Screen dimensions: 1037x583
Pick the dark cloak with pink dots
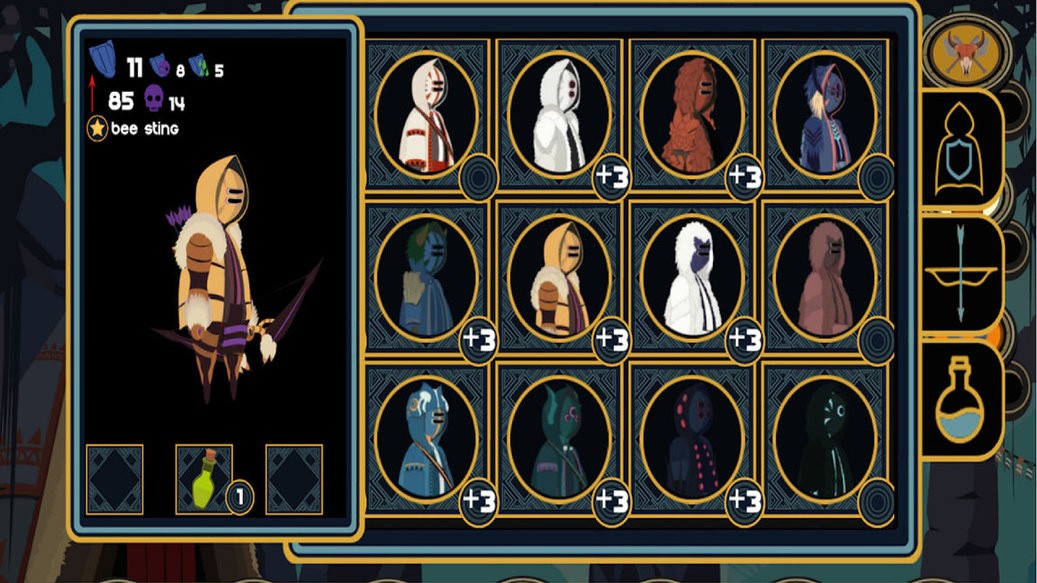692,439
